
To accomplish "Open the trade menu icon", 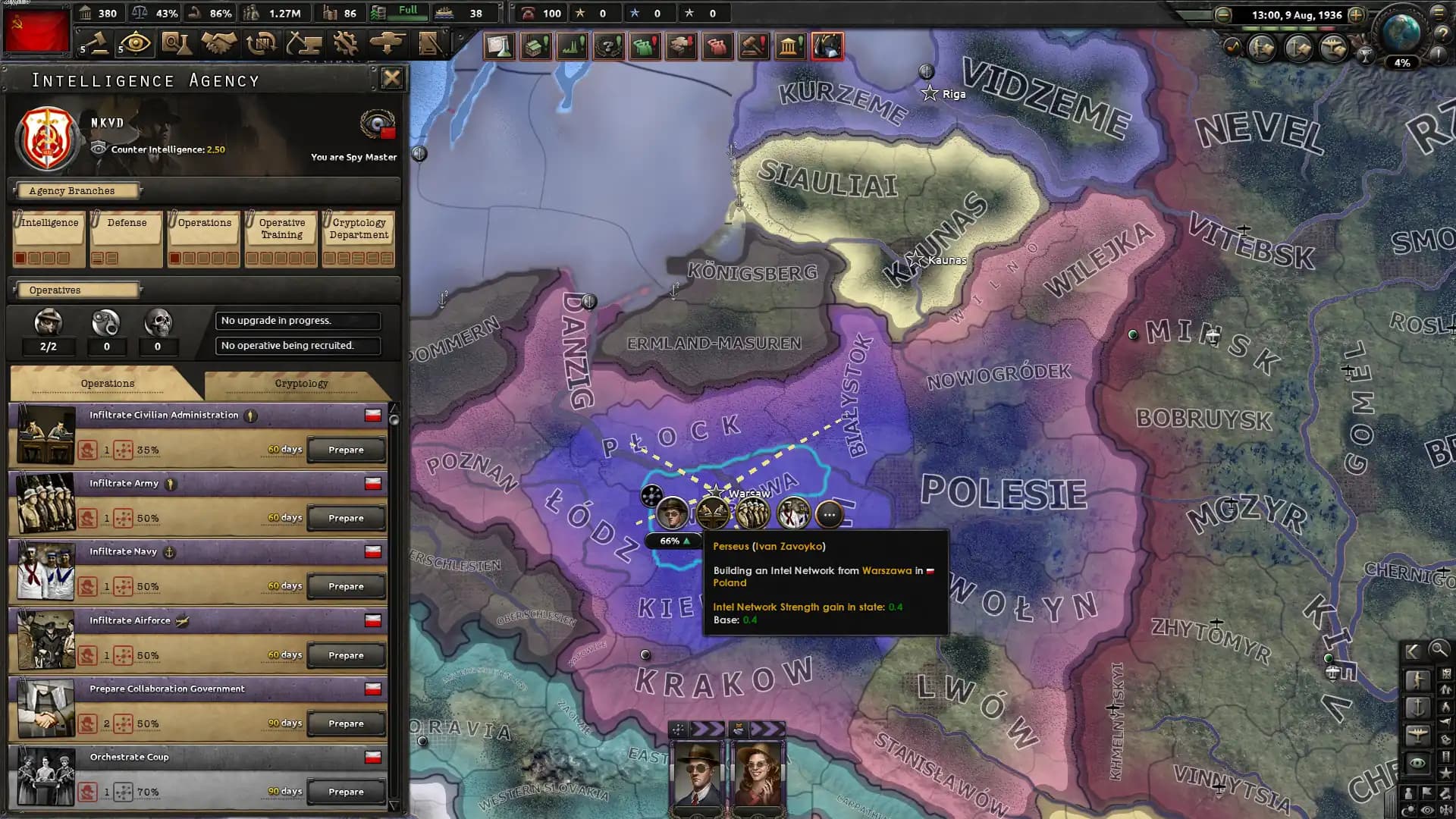I will [261, 43].
